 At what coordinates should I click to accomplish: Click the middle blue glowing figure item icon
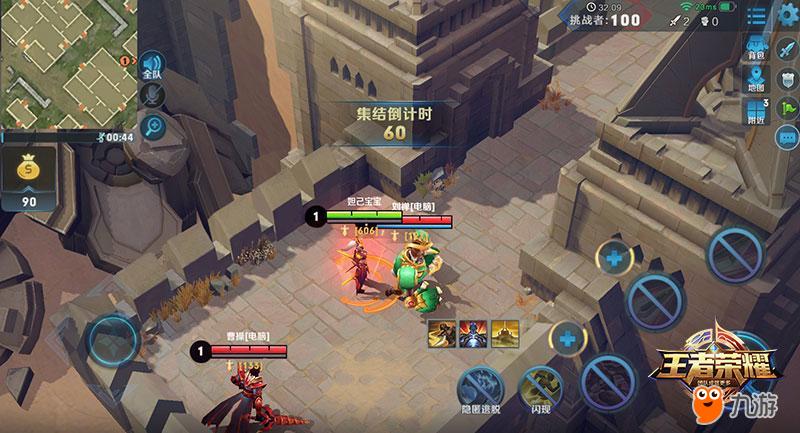tap(473, 333)
